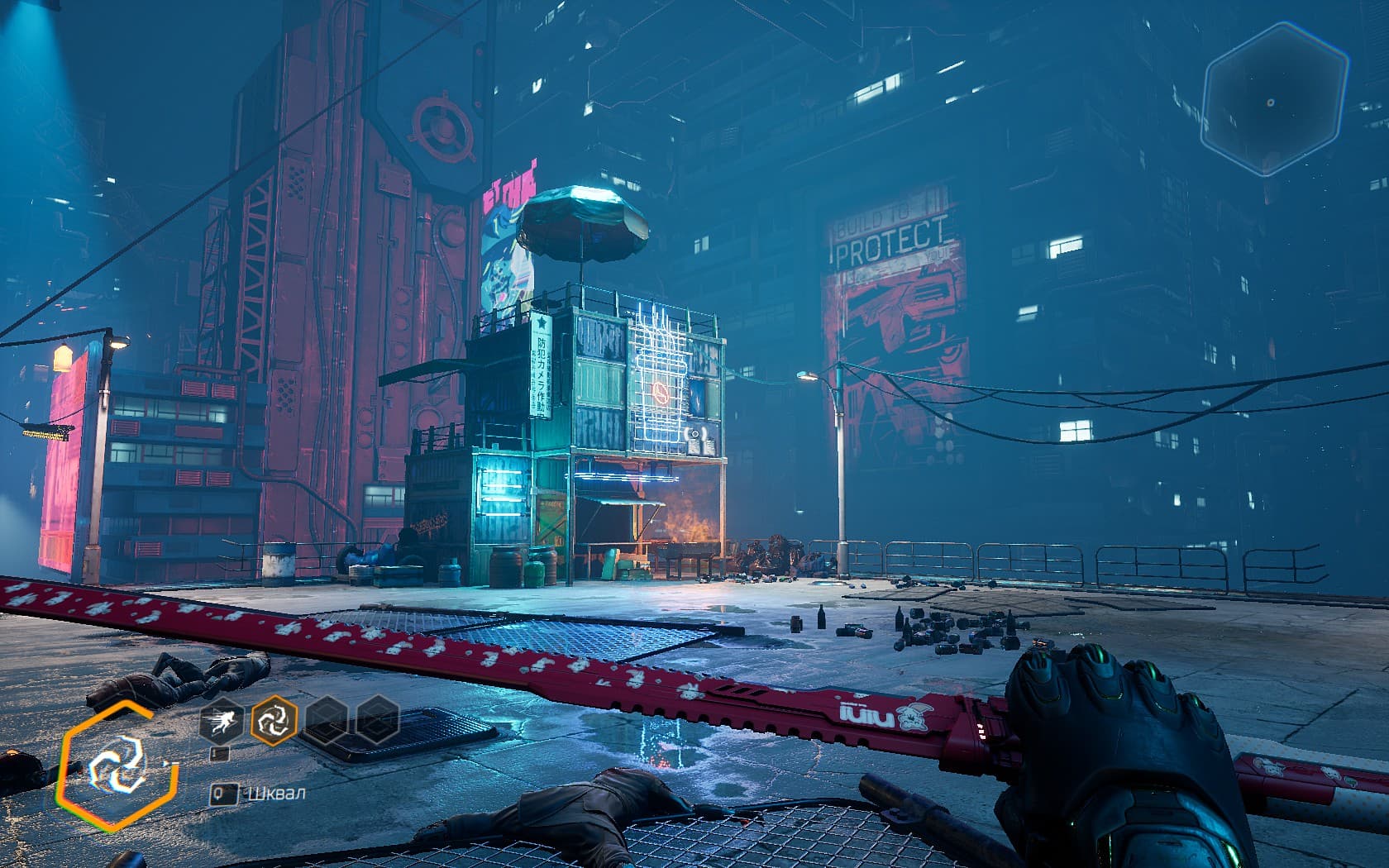This screenshot has width=1389, height=868.
Task: Choose the small orange-bordered swirl ability slot
Action: (x=274, y=719)
